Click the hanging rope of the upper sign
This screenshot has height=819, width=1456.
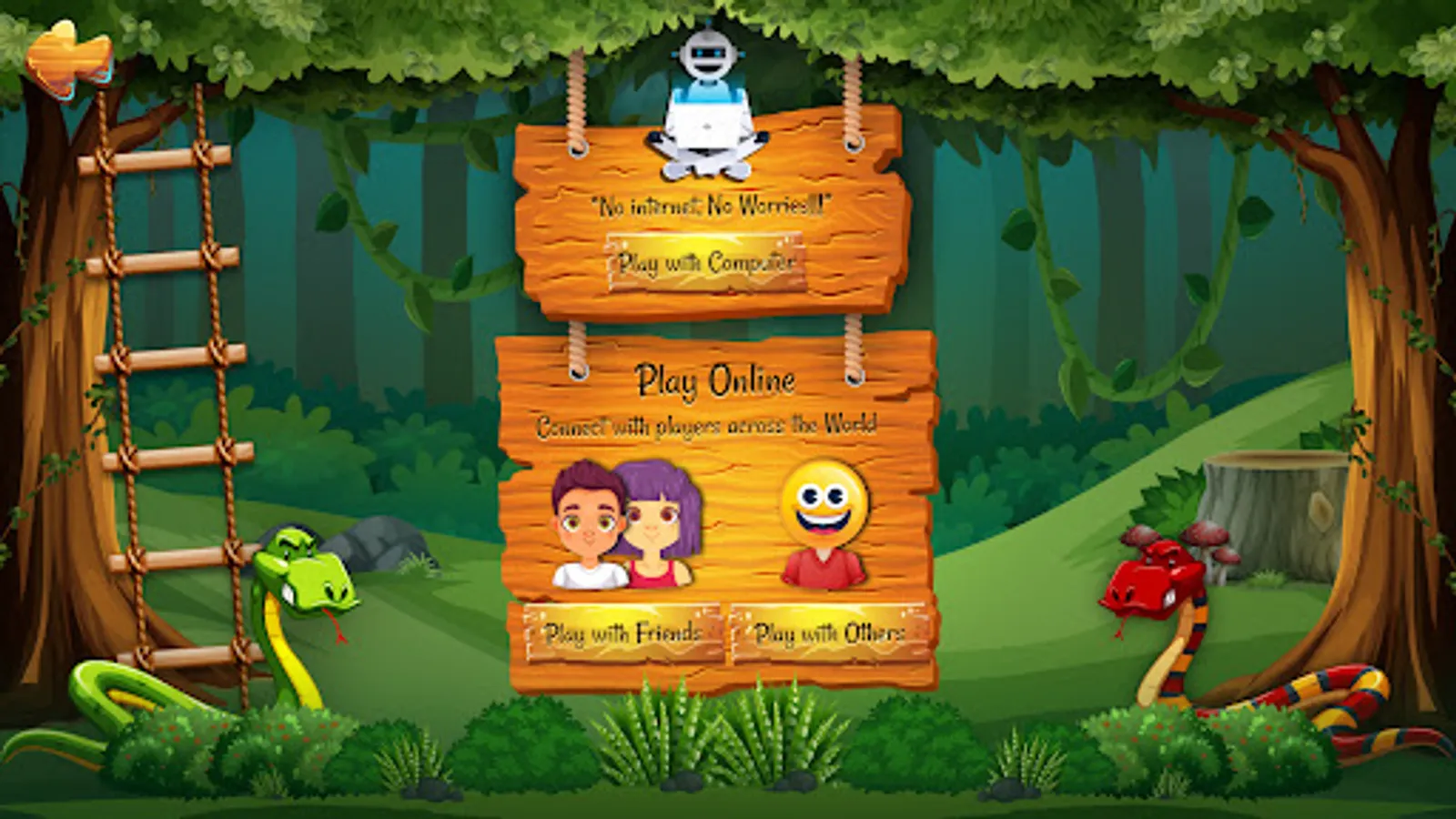click(576, 100)
